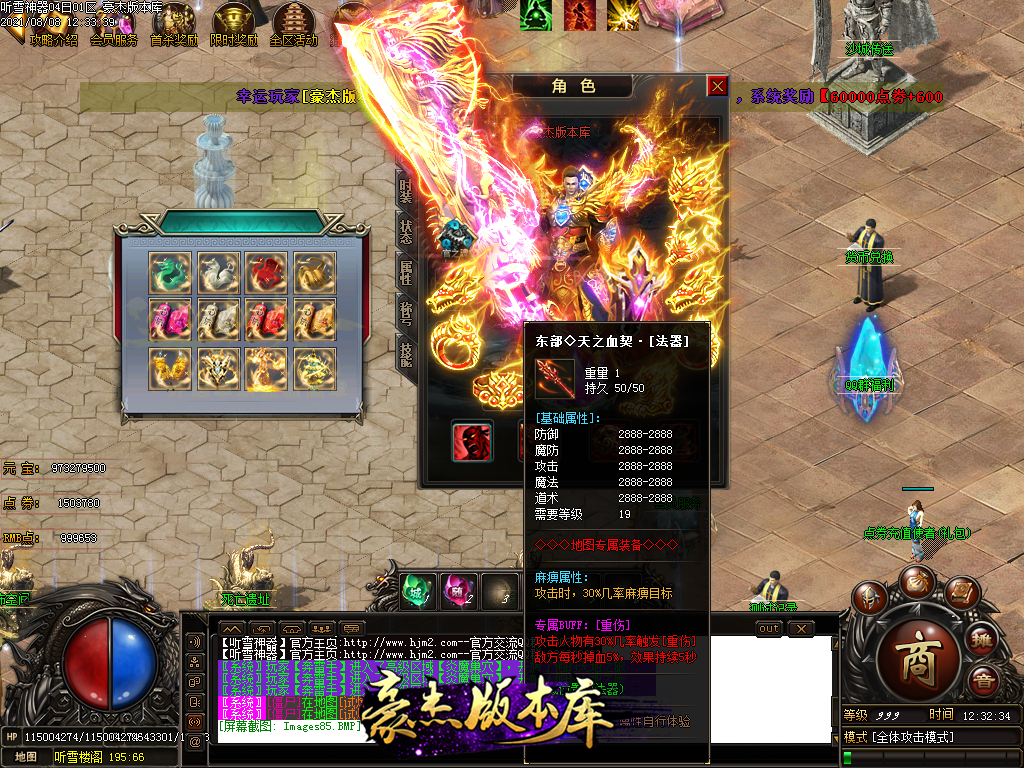Show the 称号 tab
This screenshot has height=768, width=1024.
click(406, 312)
